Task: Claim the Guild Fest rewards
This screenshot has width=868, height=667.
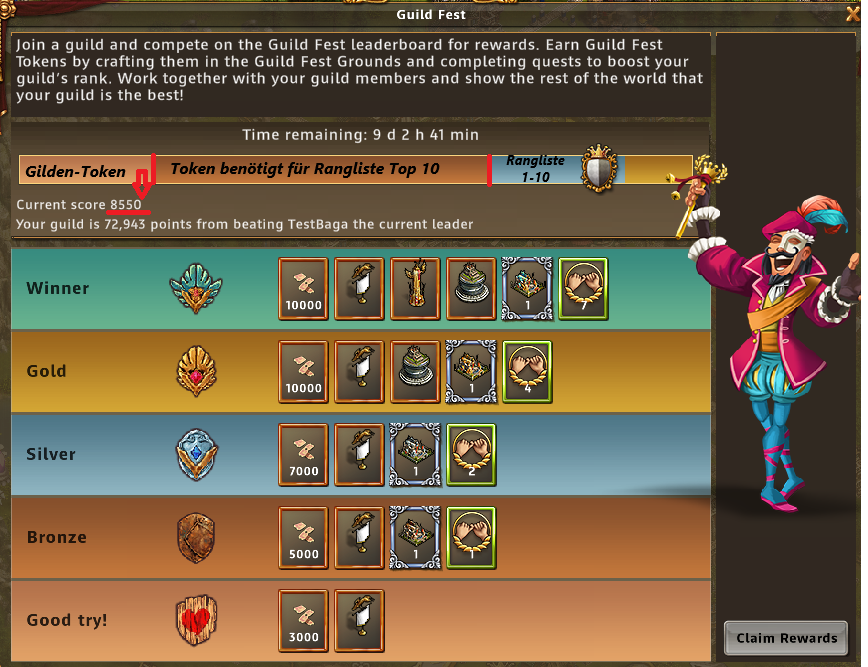Action: click(786, 638)
